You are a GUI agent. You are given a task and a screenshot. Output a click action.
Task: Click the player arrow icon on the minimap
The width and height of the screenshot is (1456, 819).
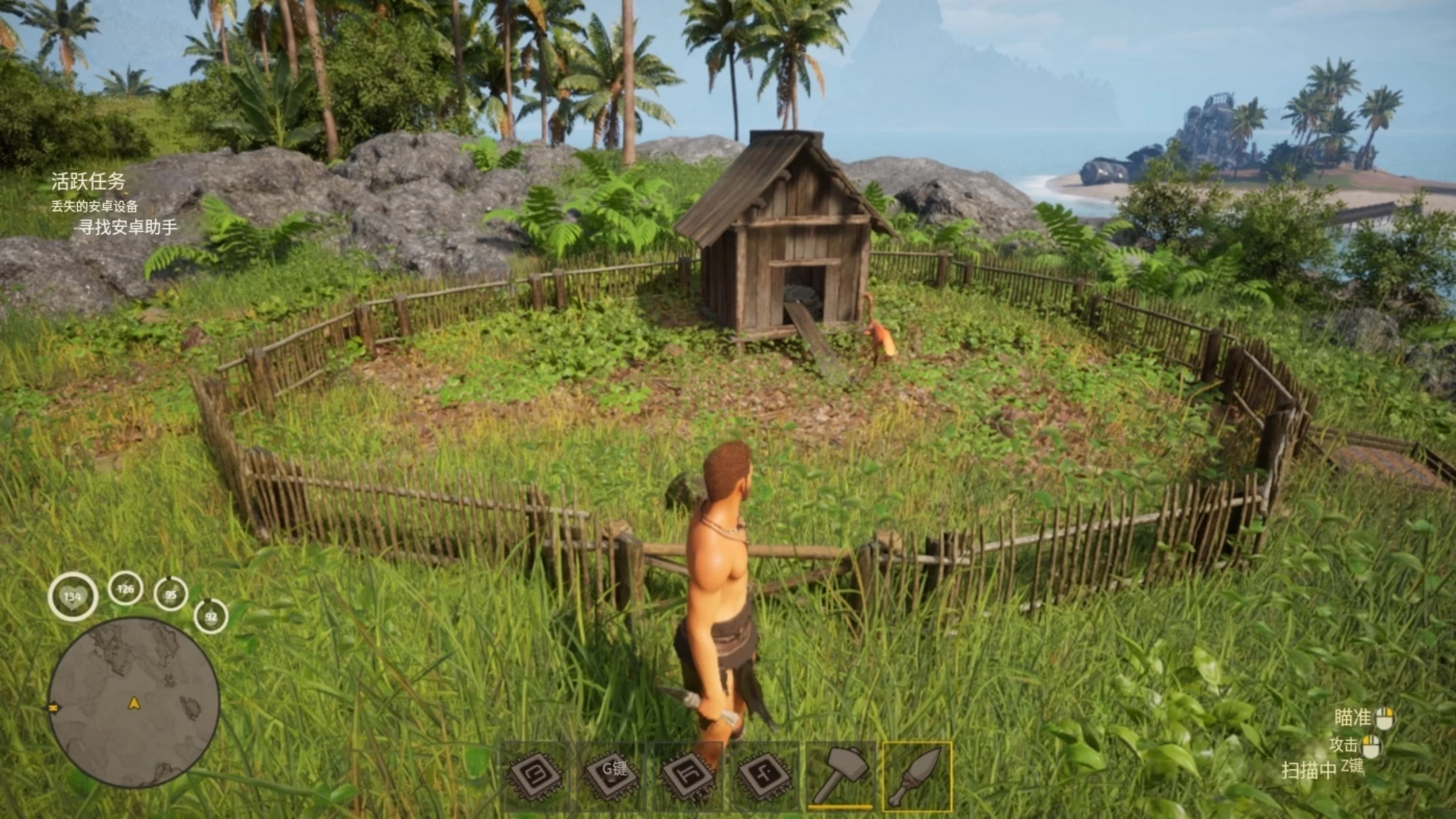(133, 703)
